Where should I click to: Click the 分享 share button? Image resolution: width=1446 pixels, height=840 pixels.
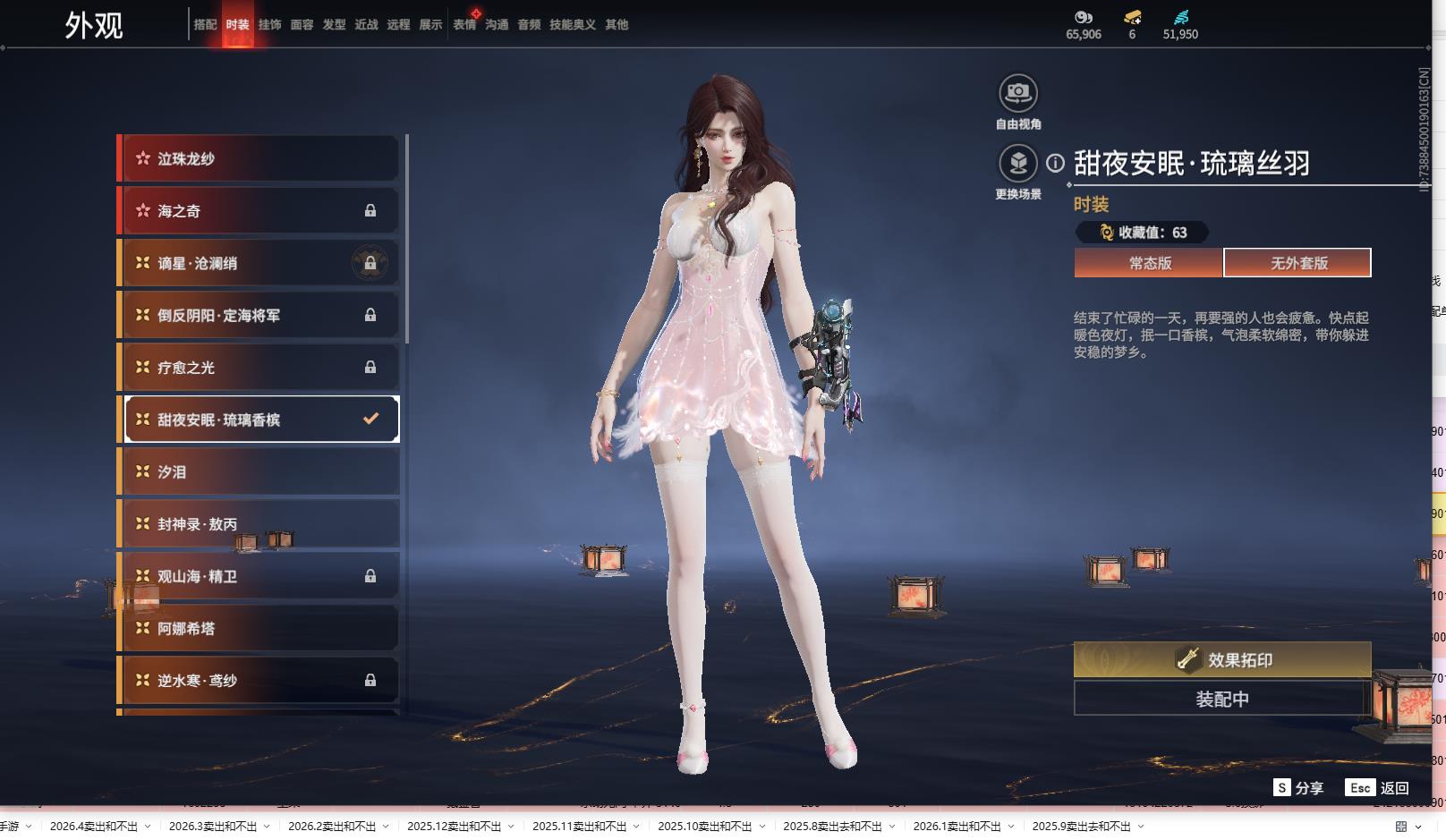pyautogui.click(x=1298, y=788)
